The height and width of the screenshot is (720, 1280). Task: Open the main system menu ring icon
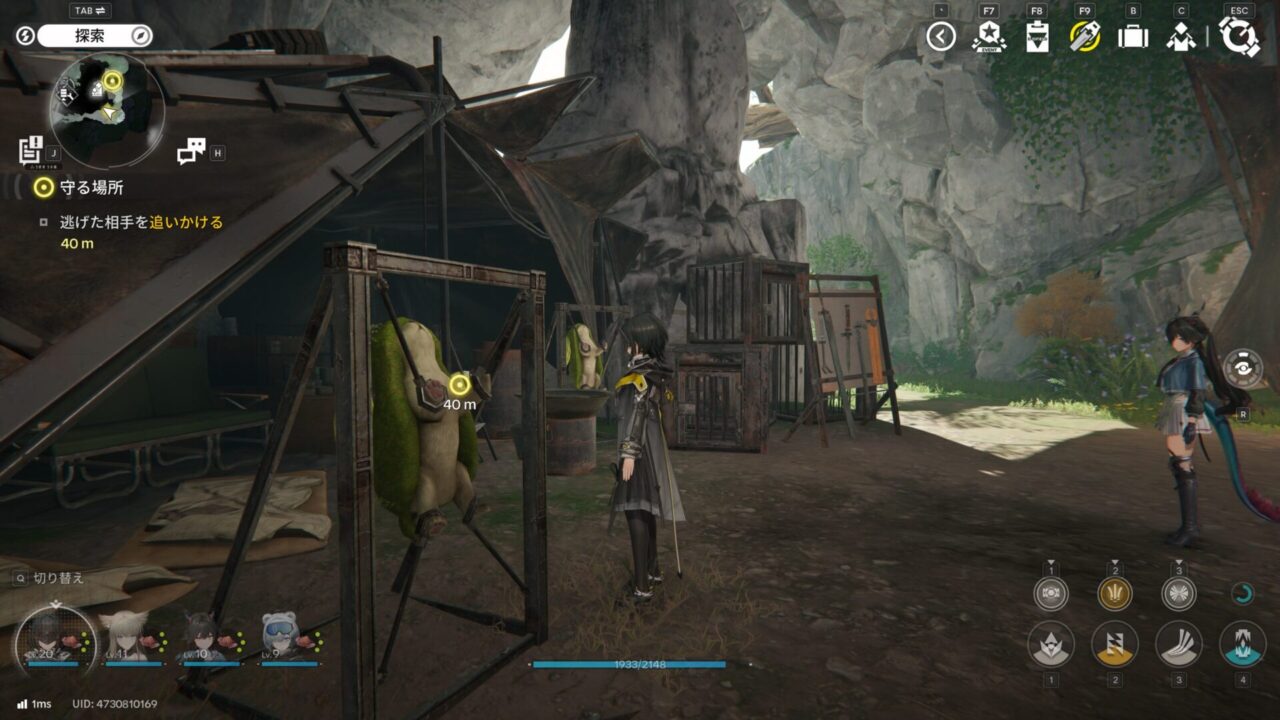(1240, 37)
